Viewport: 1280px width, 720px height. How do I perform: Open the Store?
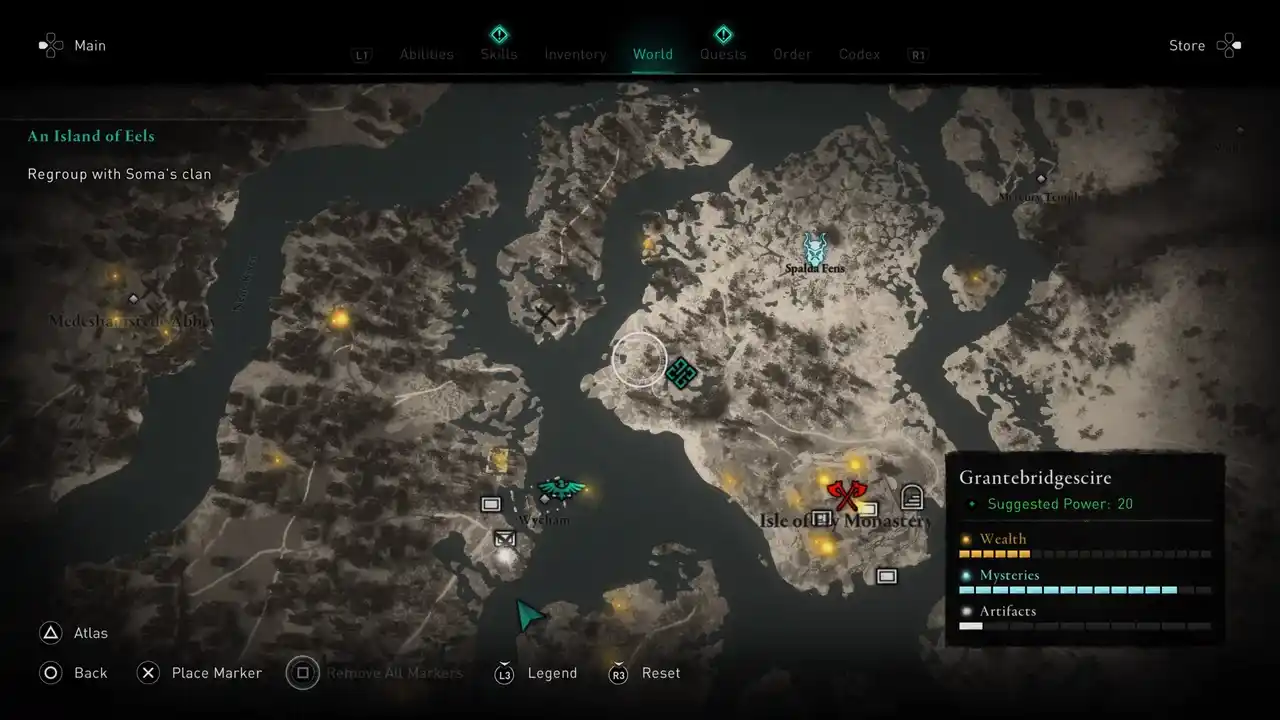(x=1187, y=45)
